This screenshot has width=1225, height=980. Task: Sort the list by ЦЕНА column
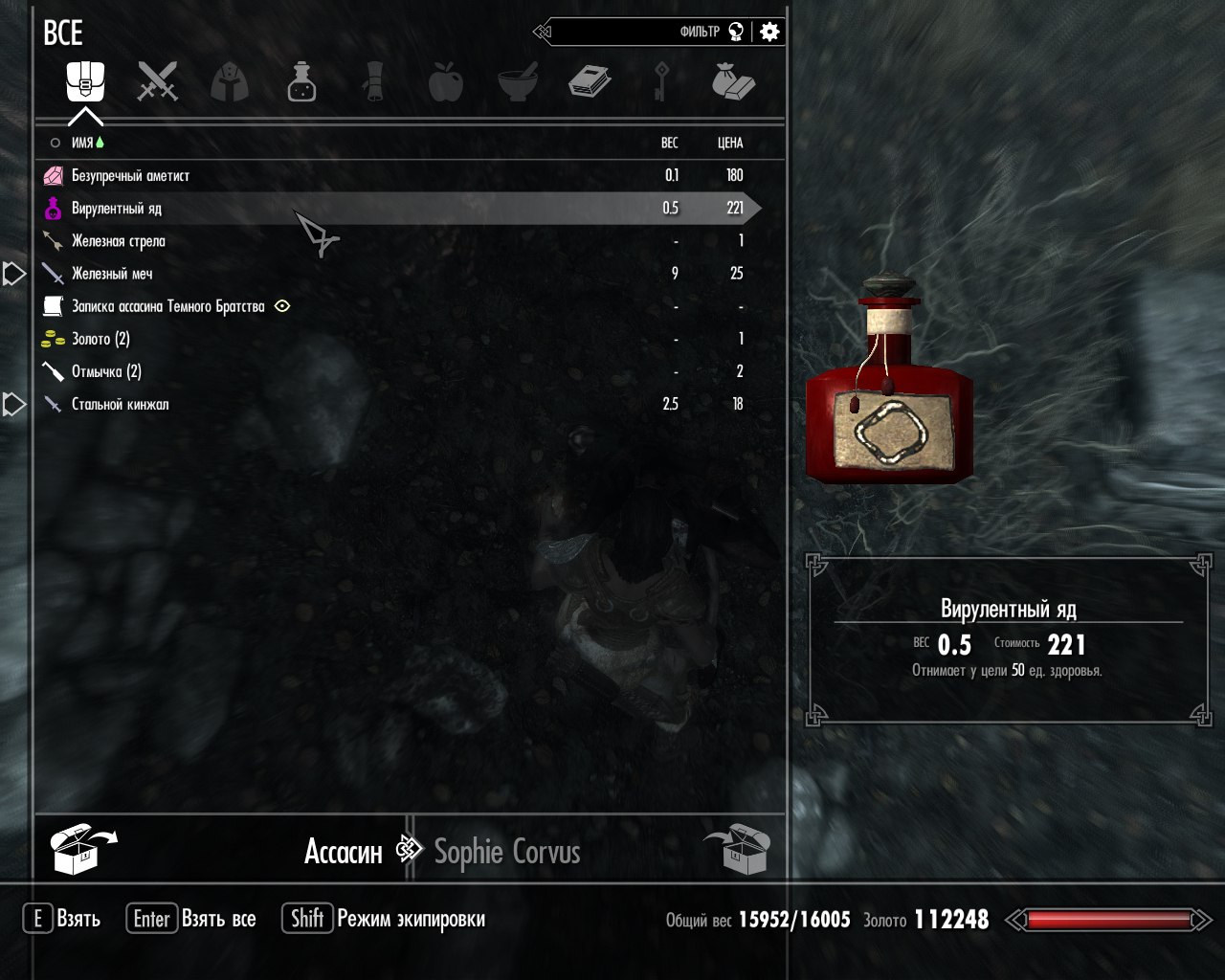click(x=730, y=143)
